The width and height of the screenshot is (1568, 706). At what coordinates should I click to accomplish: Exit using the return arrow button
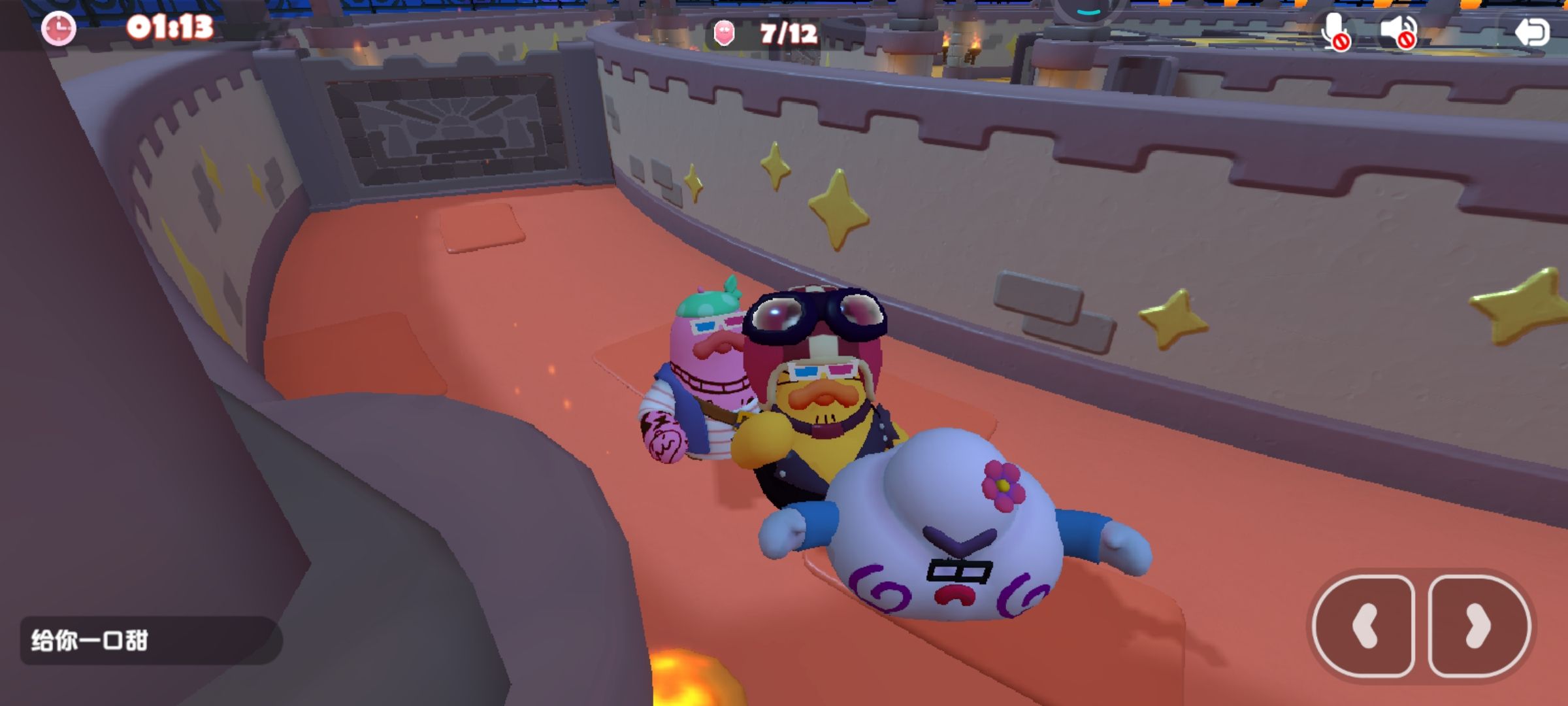1531,31
